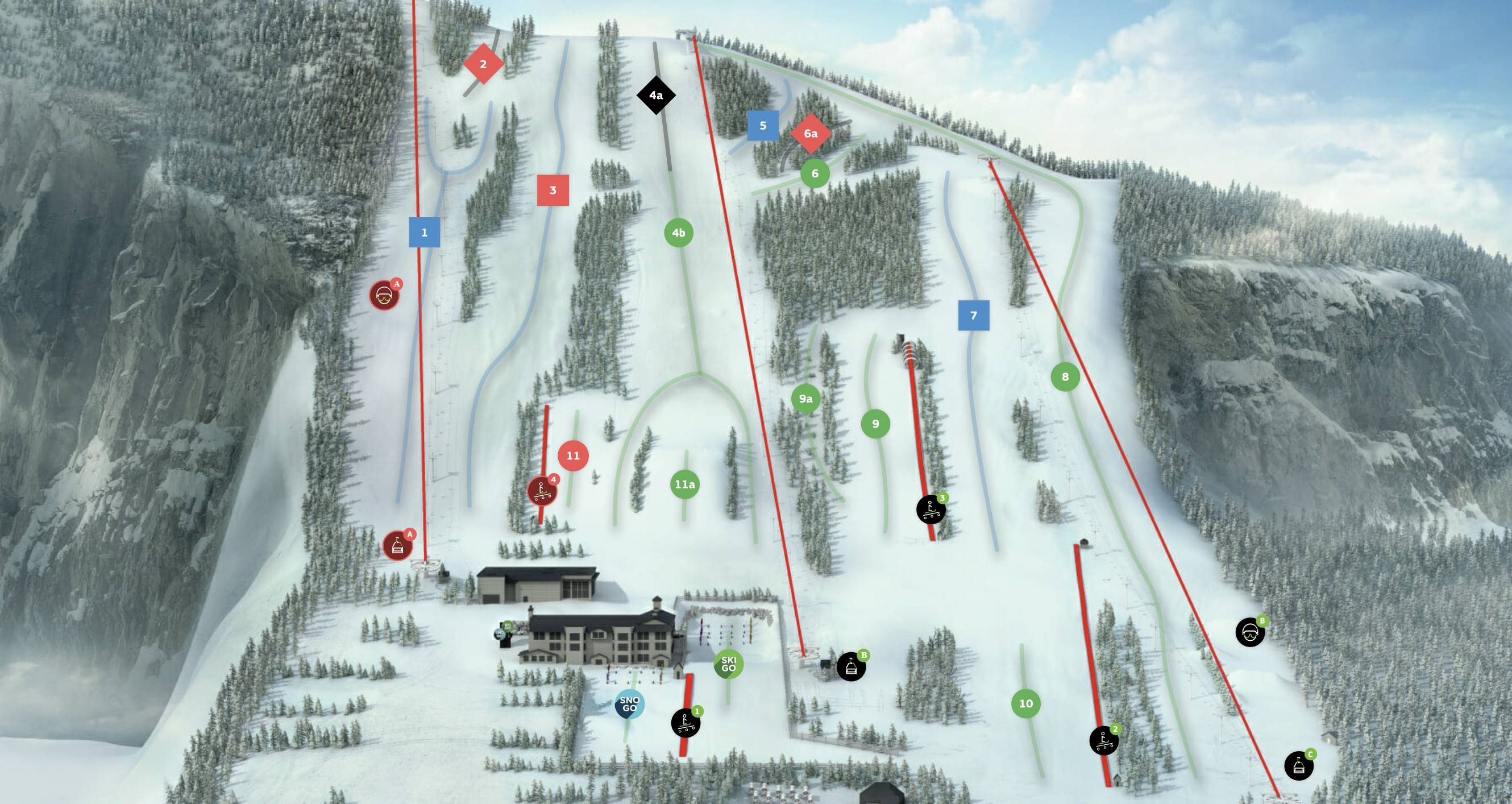Select the blue trail 1 marker

point(425,233)
